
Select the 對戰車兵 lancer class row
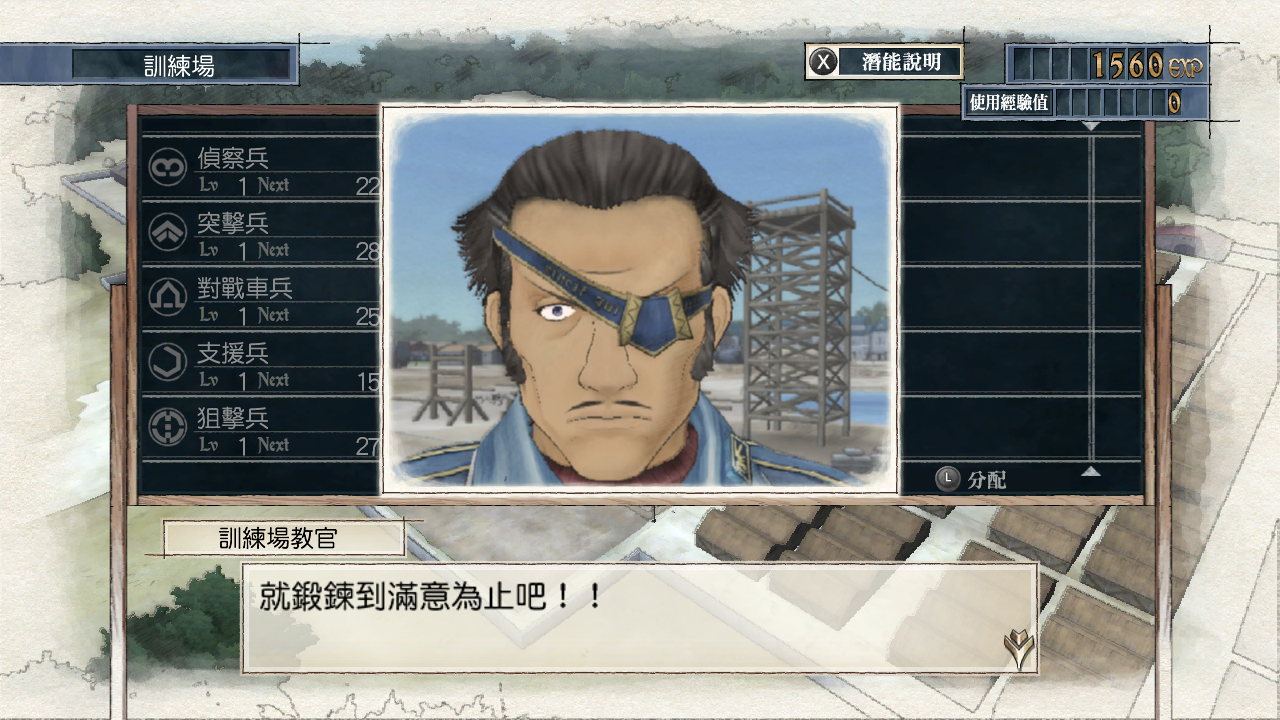[262, 298]
